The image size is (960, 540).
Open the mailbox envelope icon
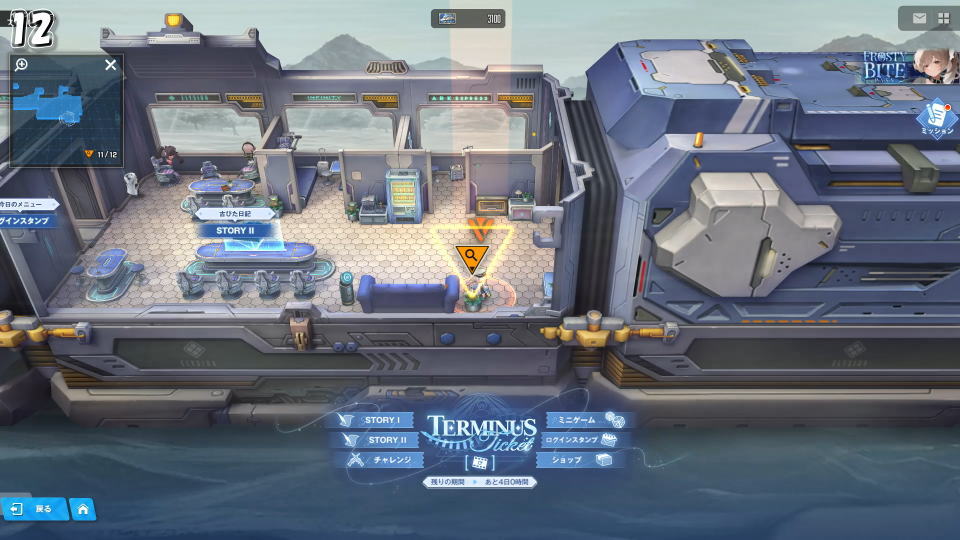click(x=919, y=18)
